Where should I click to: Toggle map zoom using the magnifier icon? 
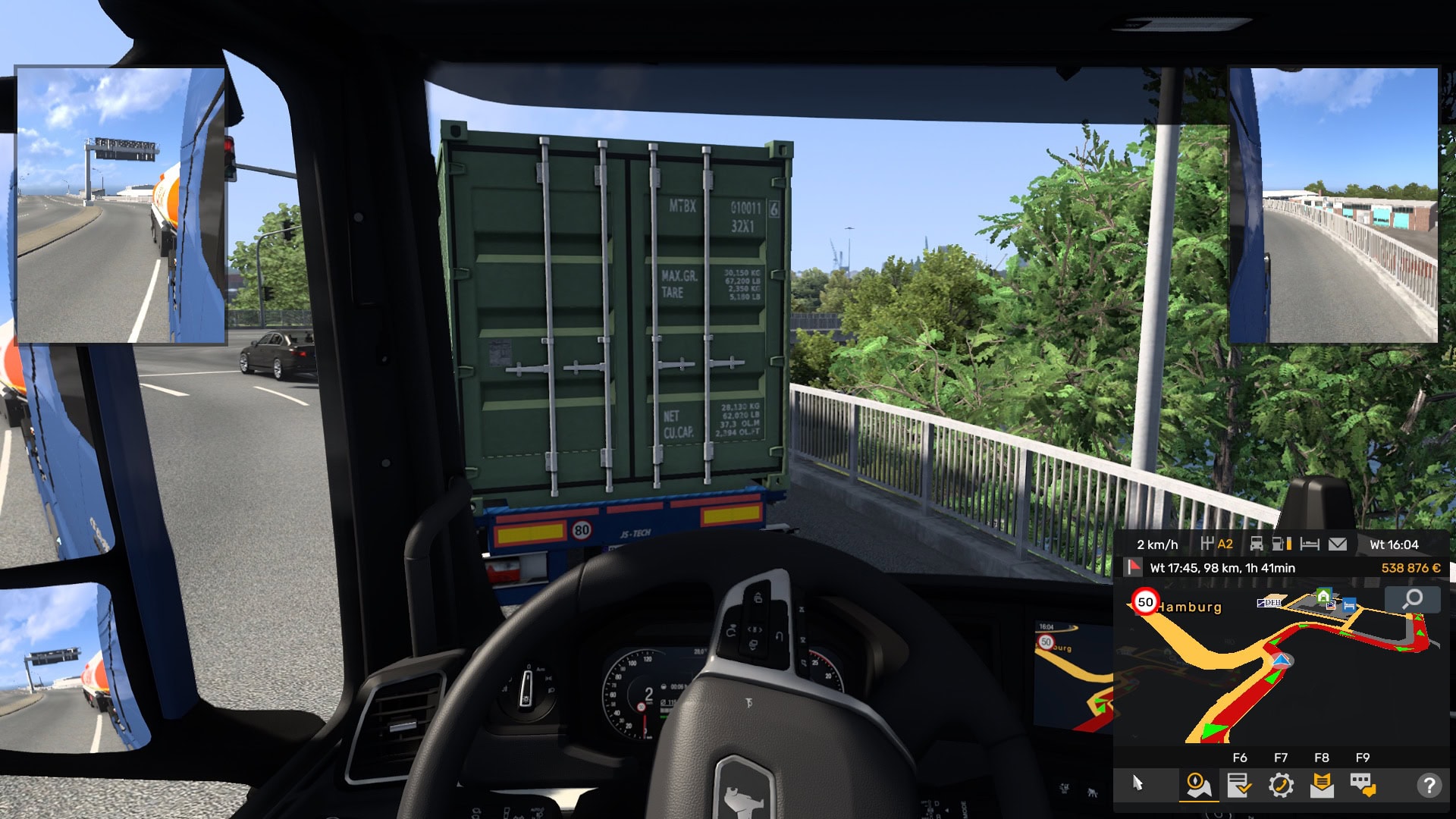pyautogui.click(x=1413, y=599)
